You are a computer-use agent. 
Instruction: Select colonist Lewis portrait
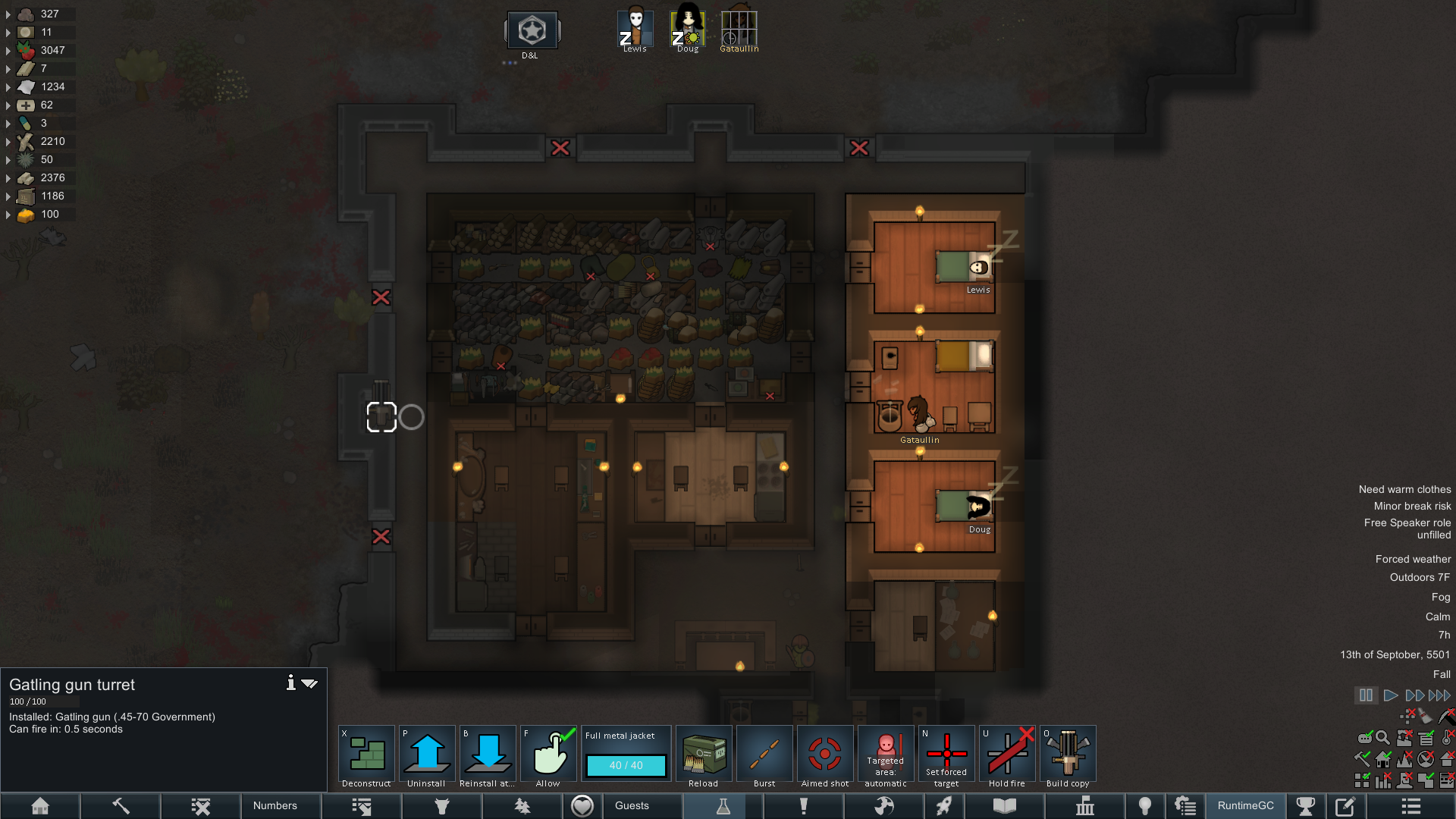635,30
